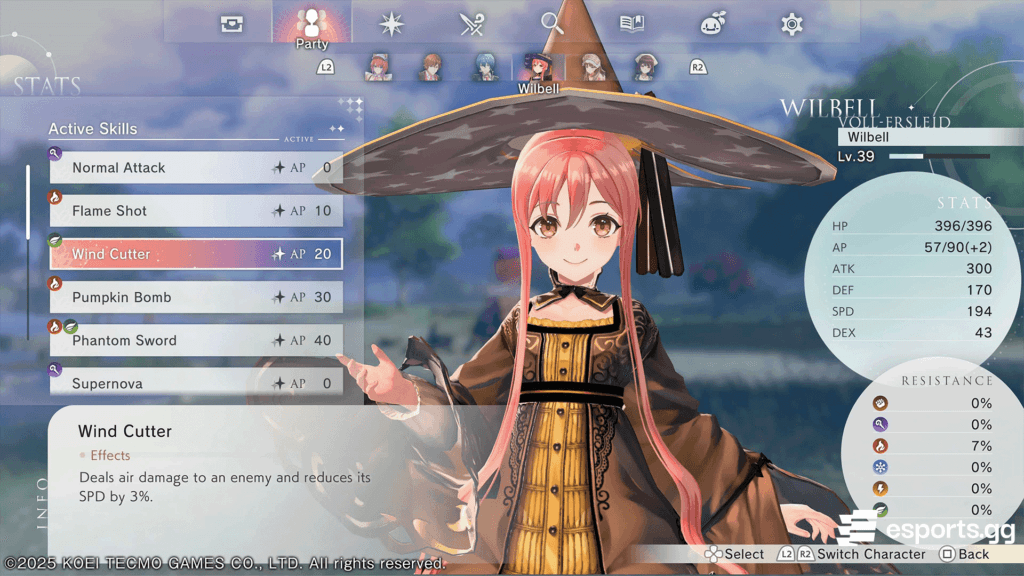Choose the Flame Shot skill
The height and width of the screenshot is (576, 1024).
(196, 211)
